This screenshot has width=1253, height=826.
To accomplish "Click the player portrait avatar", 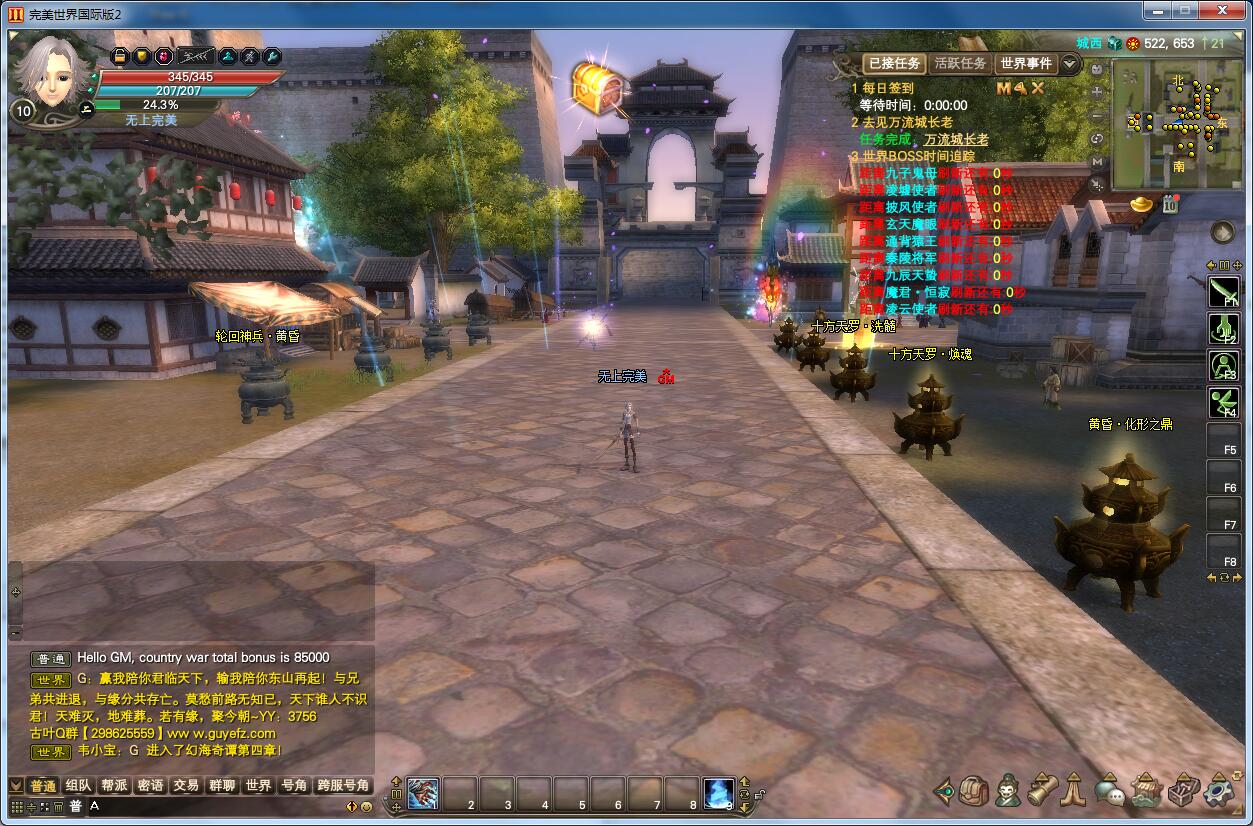I will pos(53,72).
